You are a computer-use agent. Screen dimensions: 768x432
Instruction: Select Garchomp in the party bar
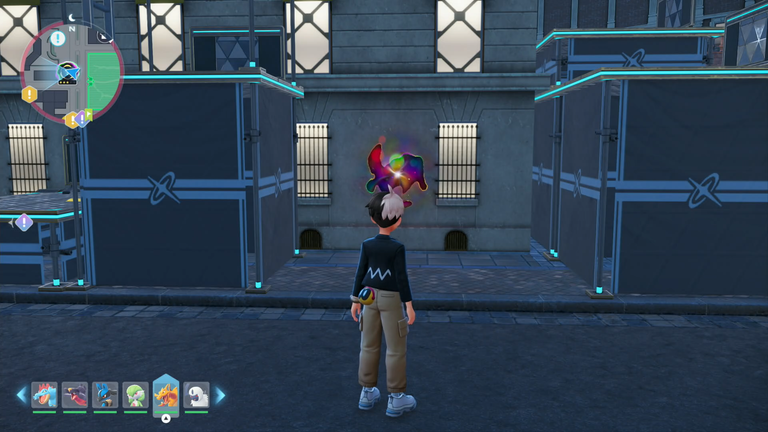click(75, 395)
